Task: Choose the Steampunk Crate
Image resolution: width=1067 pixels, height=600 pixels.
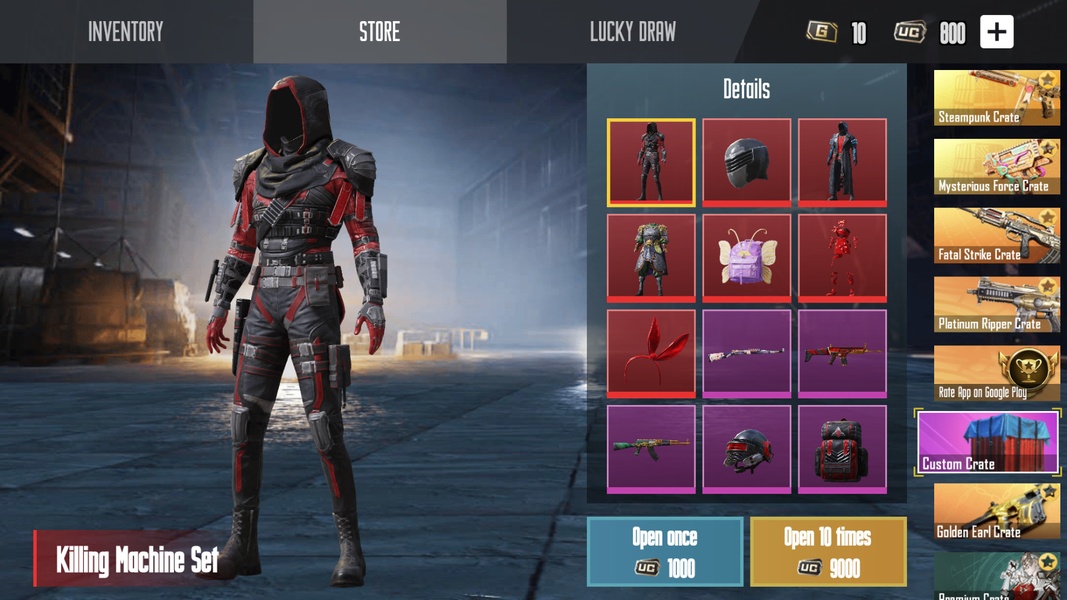Action: click(996, 98)
